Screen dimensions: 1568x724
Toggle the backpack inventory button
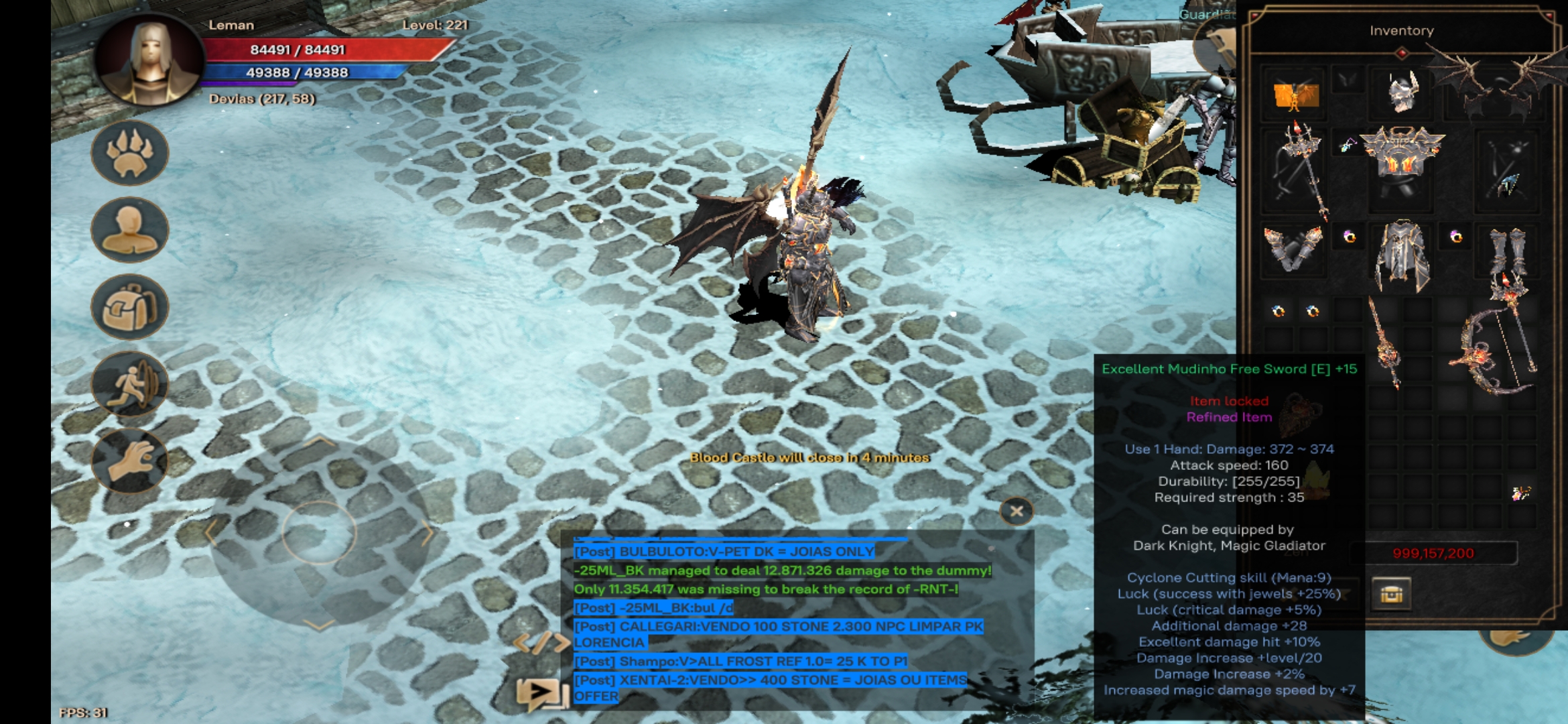[x=130, y=307]
